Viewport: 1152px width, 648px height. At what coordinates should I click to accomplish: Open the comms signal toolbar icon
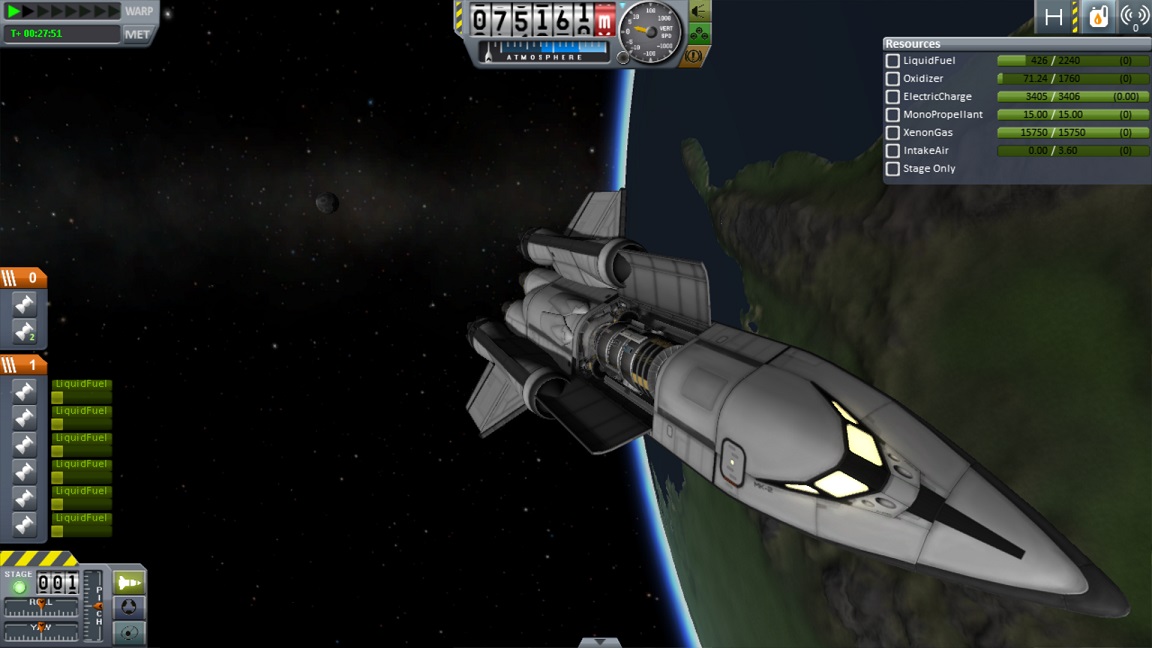(x=1134, y=17)
